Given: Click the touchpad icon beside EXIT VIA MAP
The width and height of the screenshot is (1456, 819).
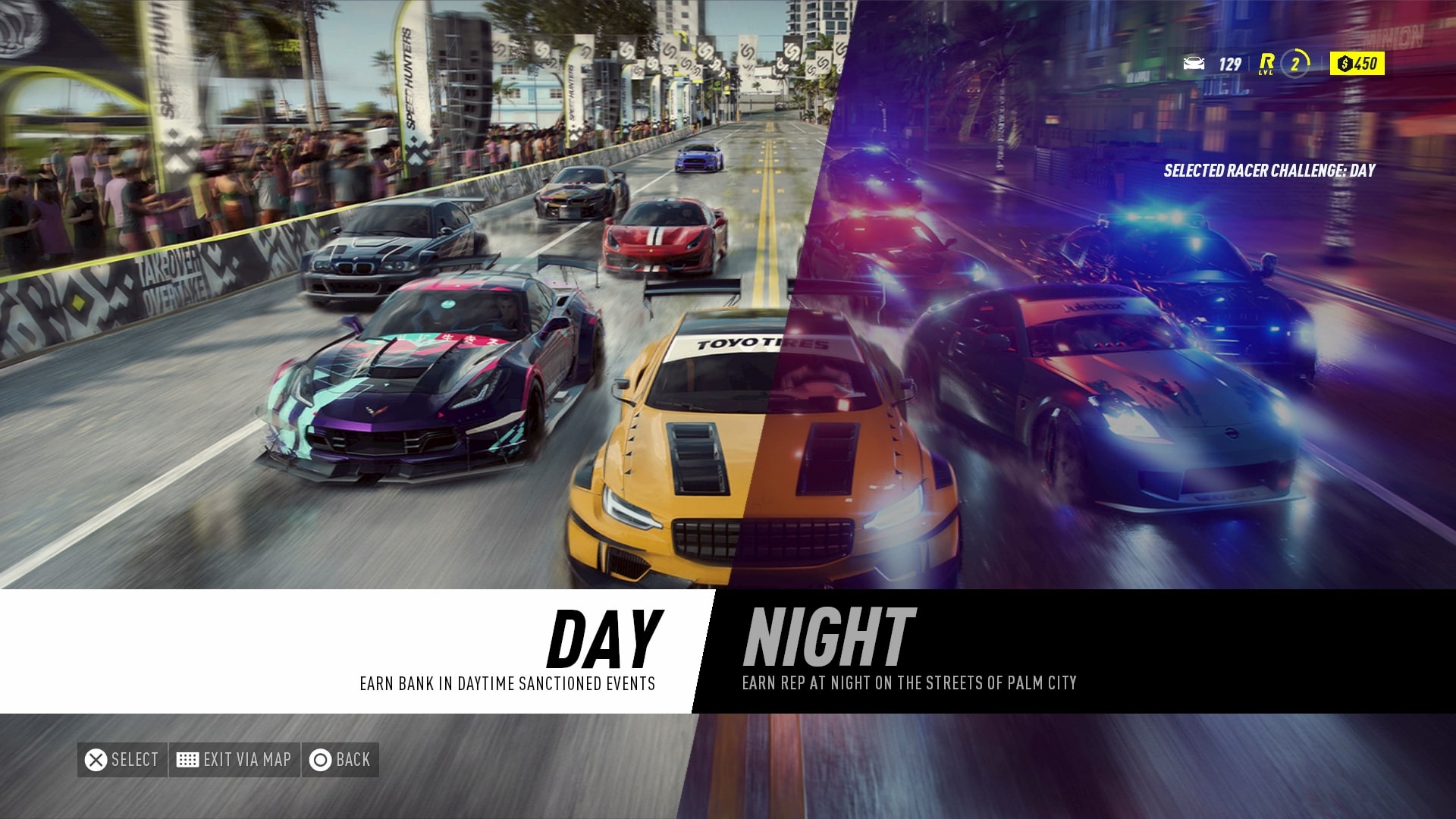Looking at the screenshot, I should point(187,759).
